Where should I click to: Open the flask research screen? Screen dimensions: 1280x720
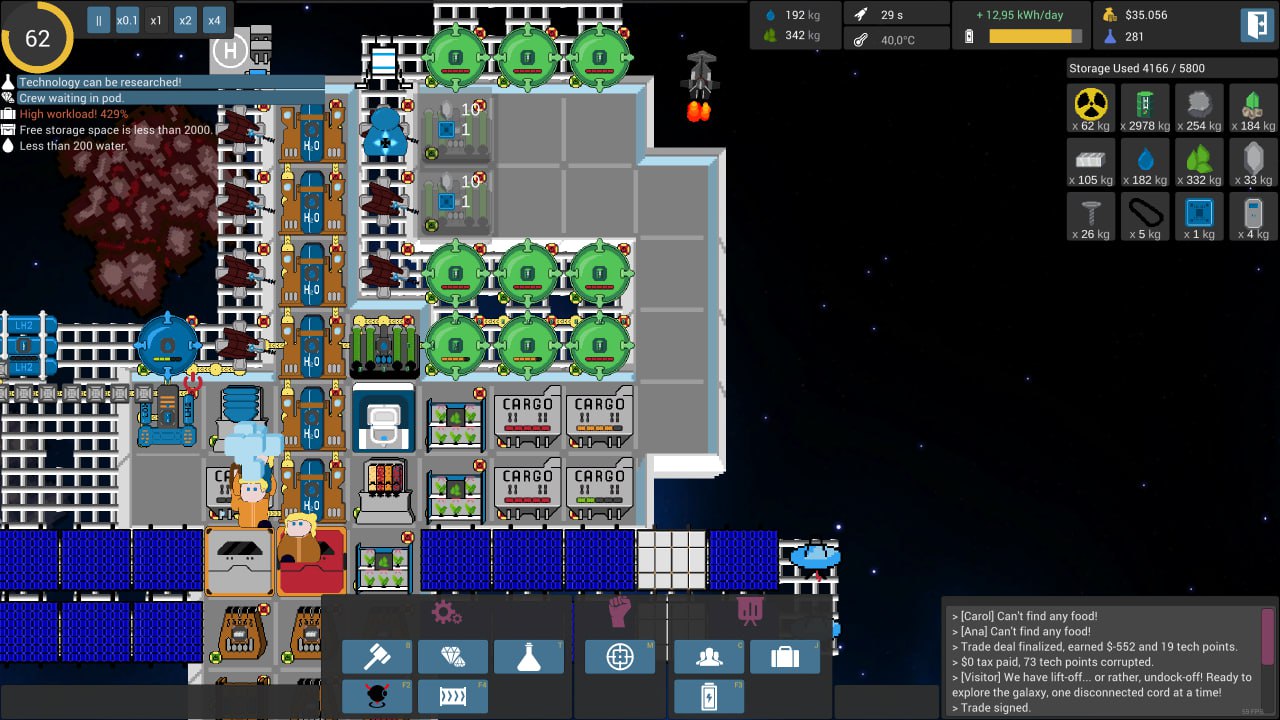[x=529, y=657]
